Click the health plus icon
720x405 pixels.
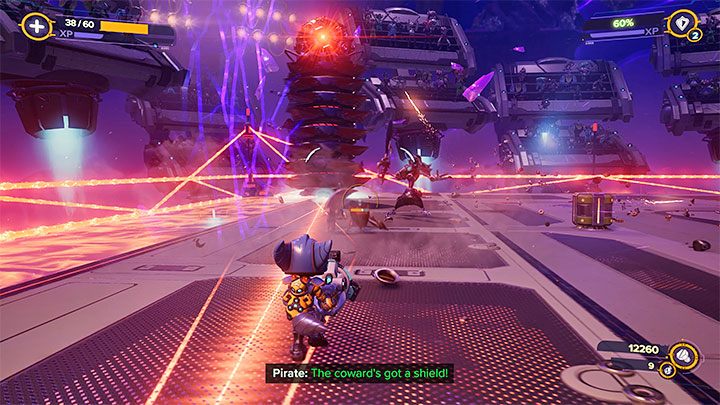click(x=37, y=26)
